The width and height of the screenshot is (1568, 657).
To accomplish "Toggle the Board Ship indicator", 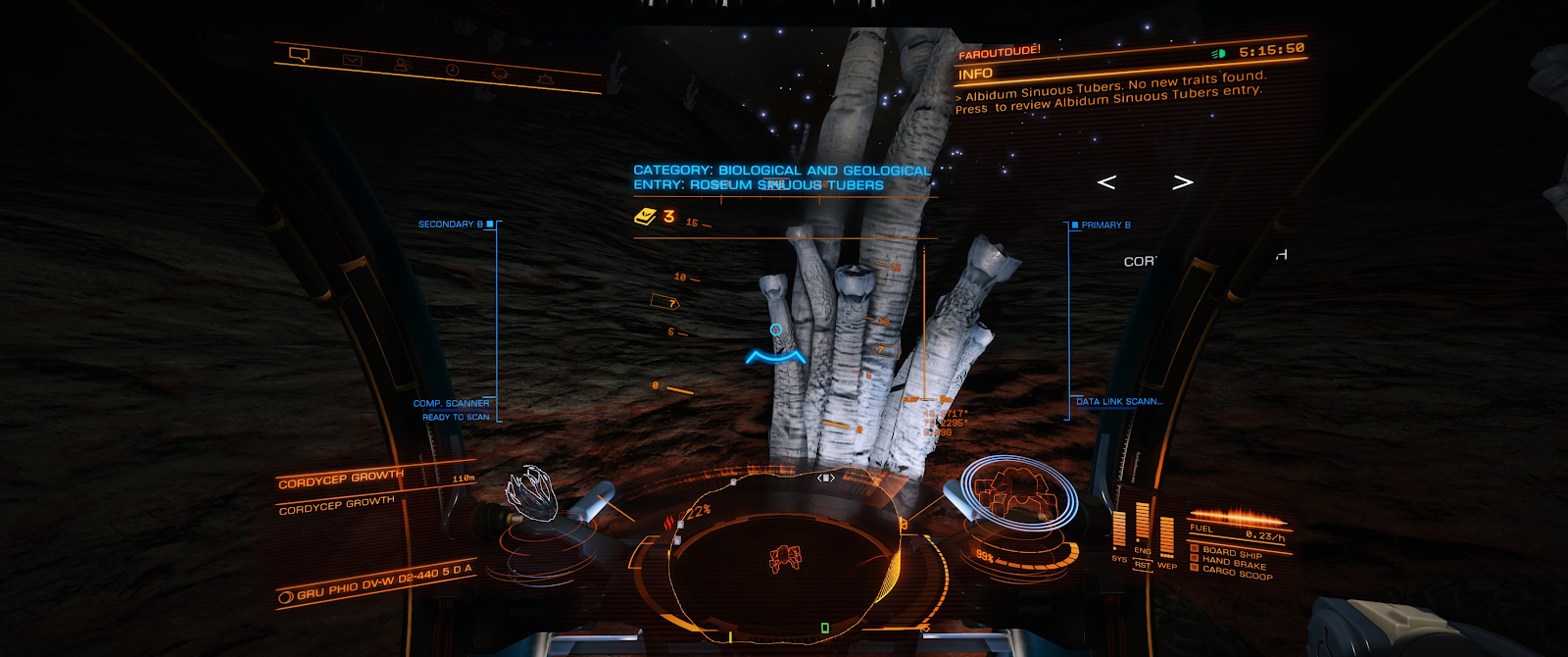I will click(x=1231, y=553).
